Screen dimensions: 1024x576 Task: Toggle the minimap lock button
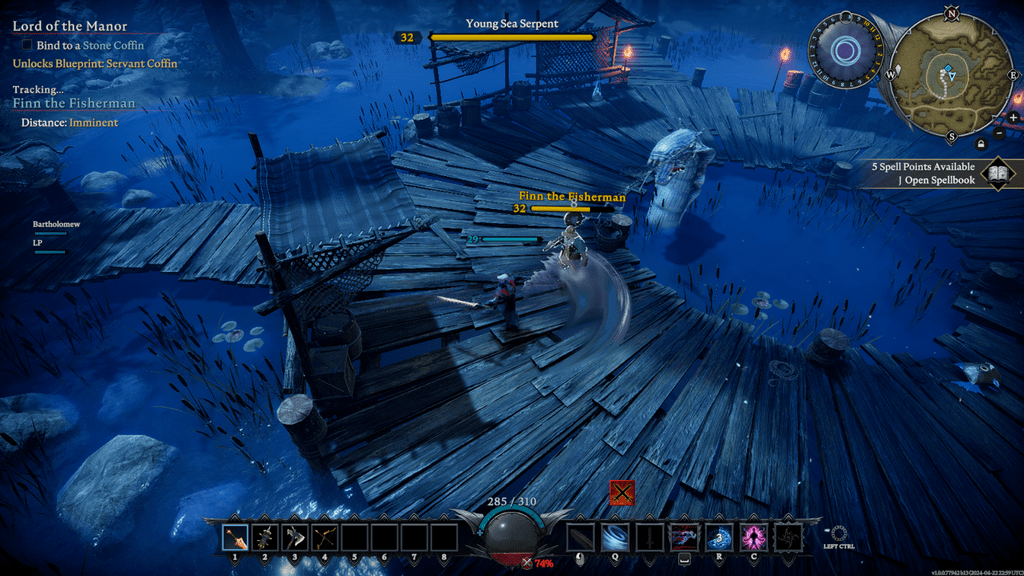click(x=980, y=144)
